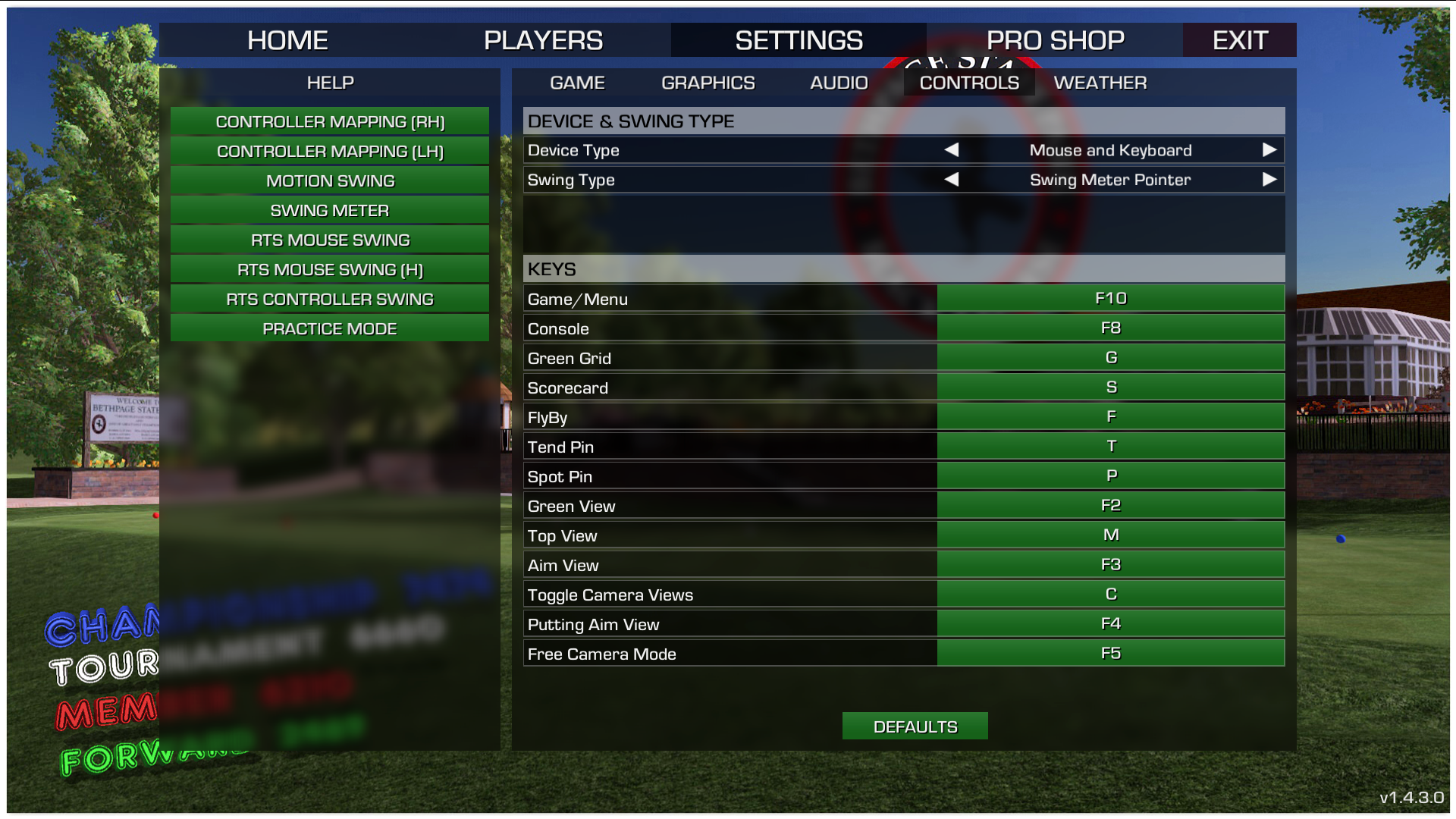Screen dimensions: 1456x819
Task: Click the Device Type right arrow
Action: click(1269, 150)
